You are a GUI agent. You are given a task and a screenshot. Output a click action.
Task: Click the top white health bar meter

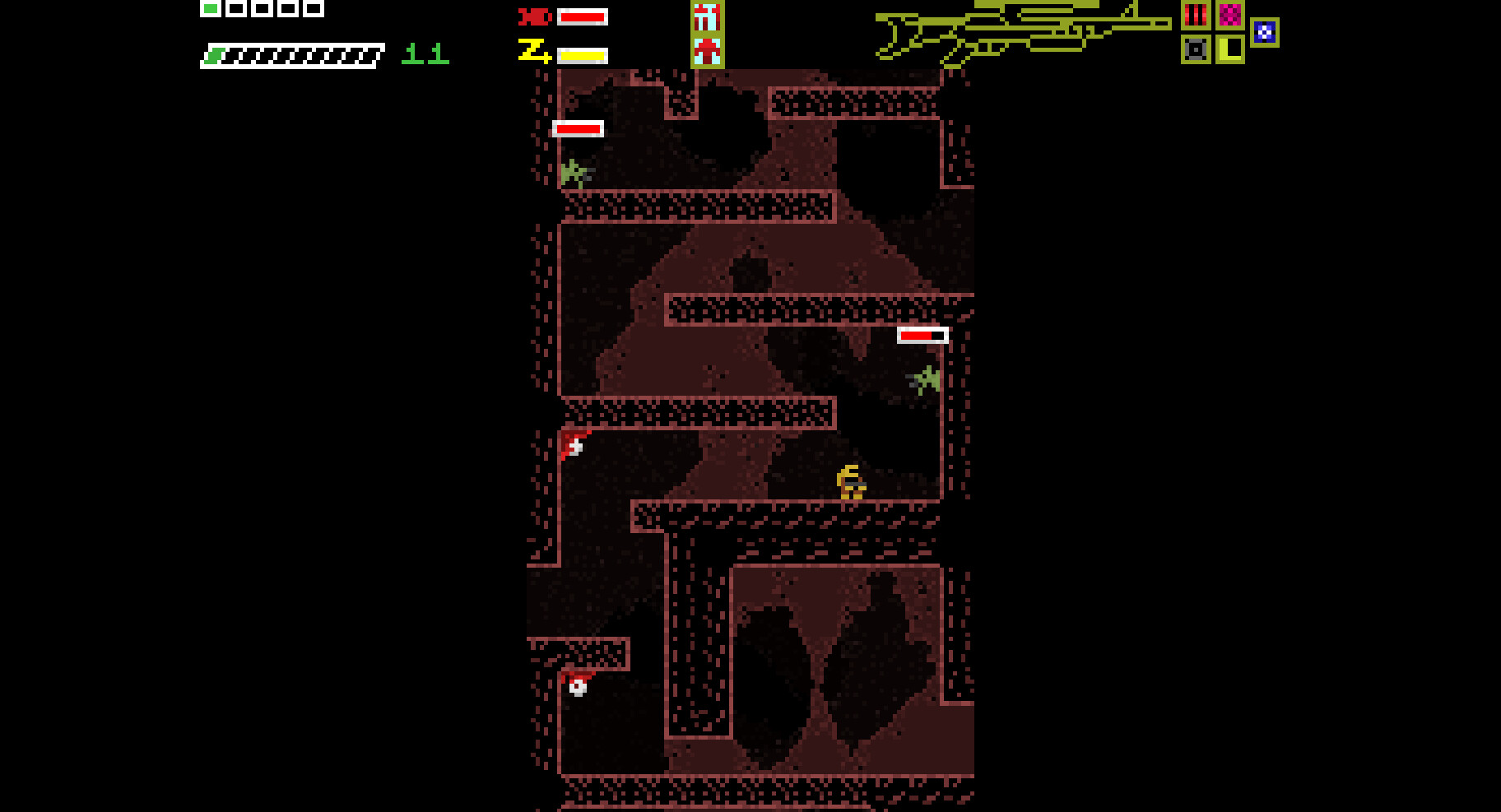[581, 16]
